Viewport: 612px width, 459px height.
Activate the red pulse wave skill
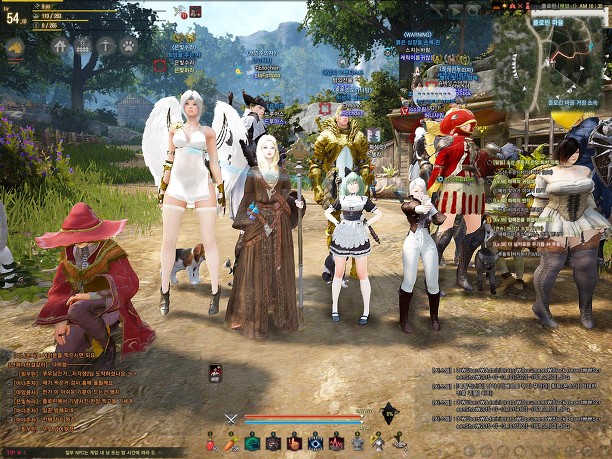[336, 441]
